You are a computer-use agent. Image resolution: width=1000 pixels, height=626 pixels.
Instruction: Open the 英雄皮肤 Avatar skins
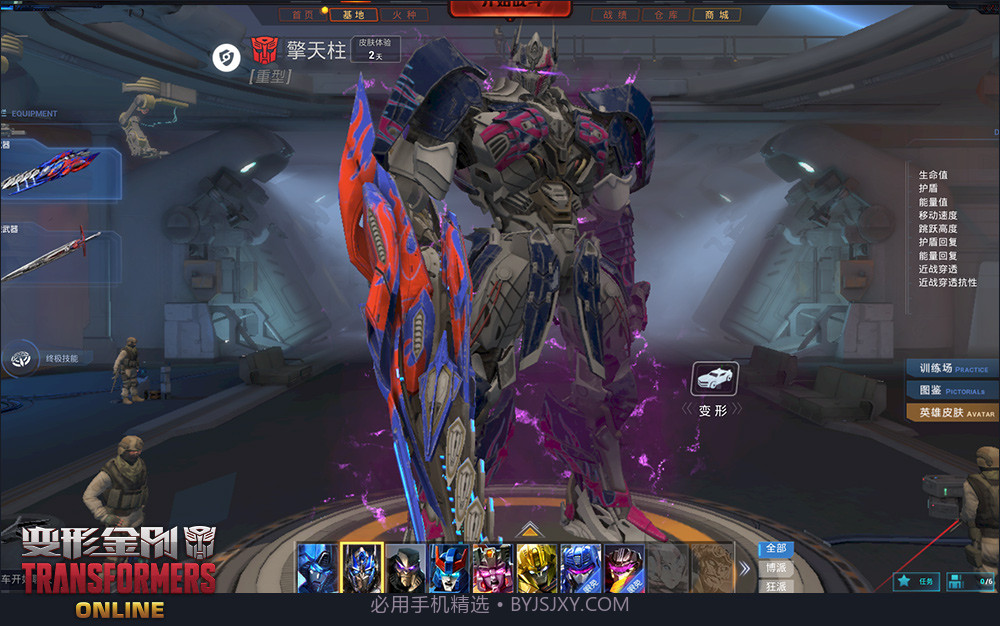[x=953, y=412]
